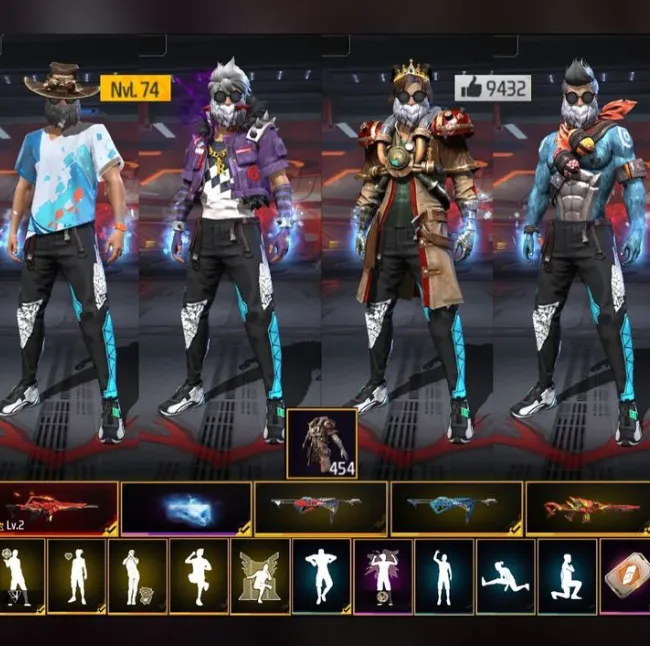Viewport: 650px width, 646px height.
Task: Pick the one-leg raised knee emote
Action: (199, 576)
